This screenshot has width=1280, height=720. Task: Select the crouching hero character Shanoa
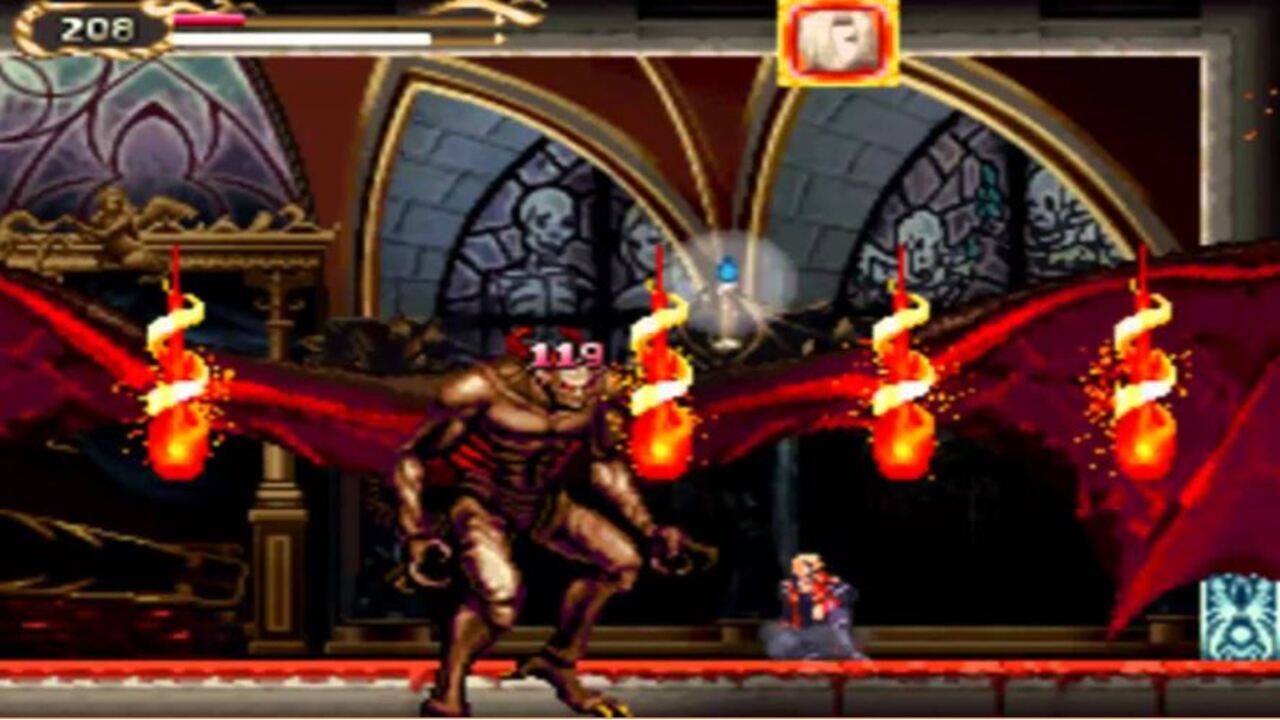click(815, 600)
